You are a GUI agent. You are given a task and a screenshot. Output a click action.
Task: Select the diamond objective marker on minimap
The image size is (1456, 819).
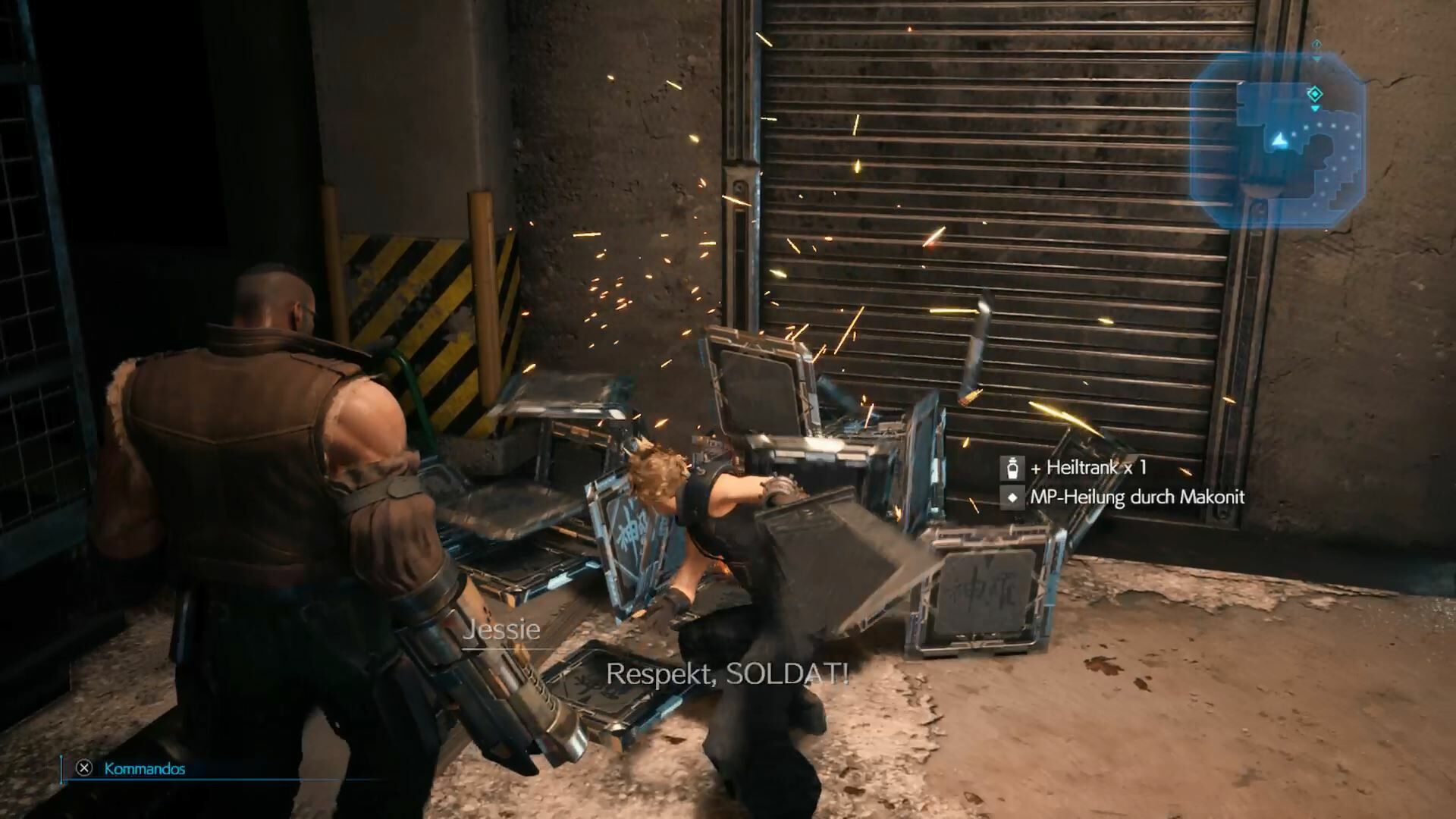1315,94
